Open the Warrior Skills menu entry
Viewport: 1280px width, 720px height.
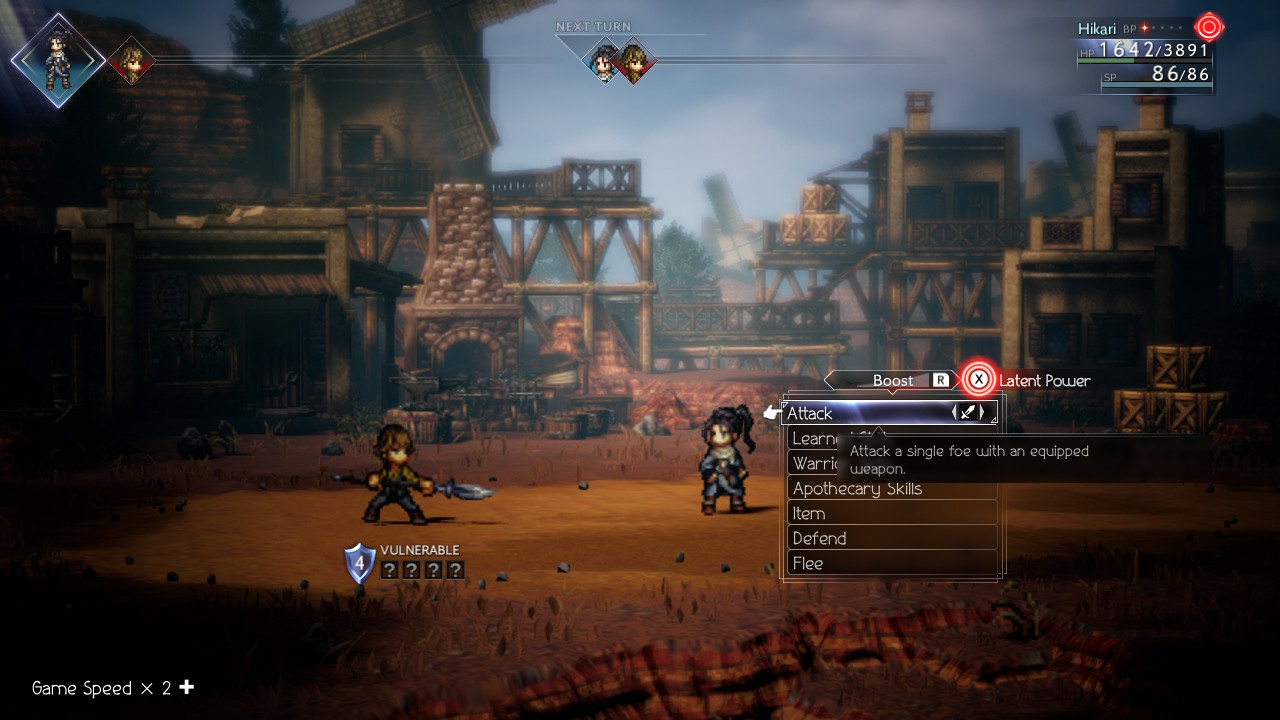[x=814, y=464]
